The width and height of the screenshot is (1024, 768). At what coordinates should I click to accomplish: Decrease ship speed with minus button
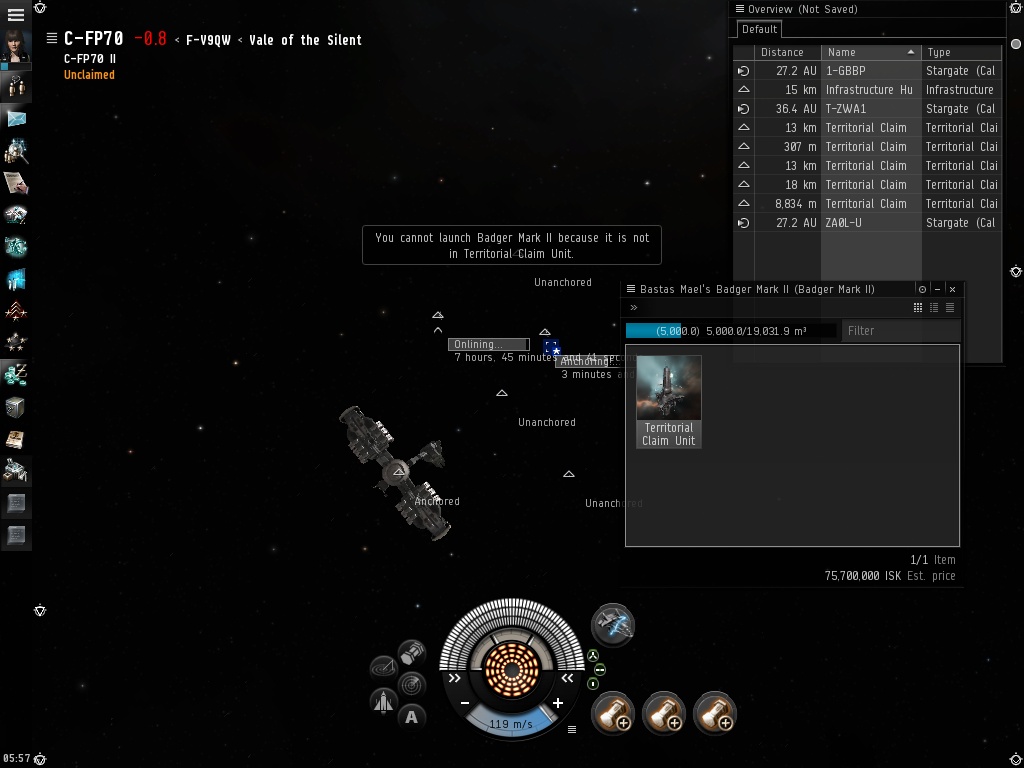[465, 703]
